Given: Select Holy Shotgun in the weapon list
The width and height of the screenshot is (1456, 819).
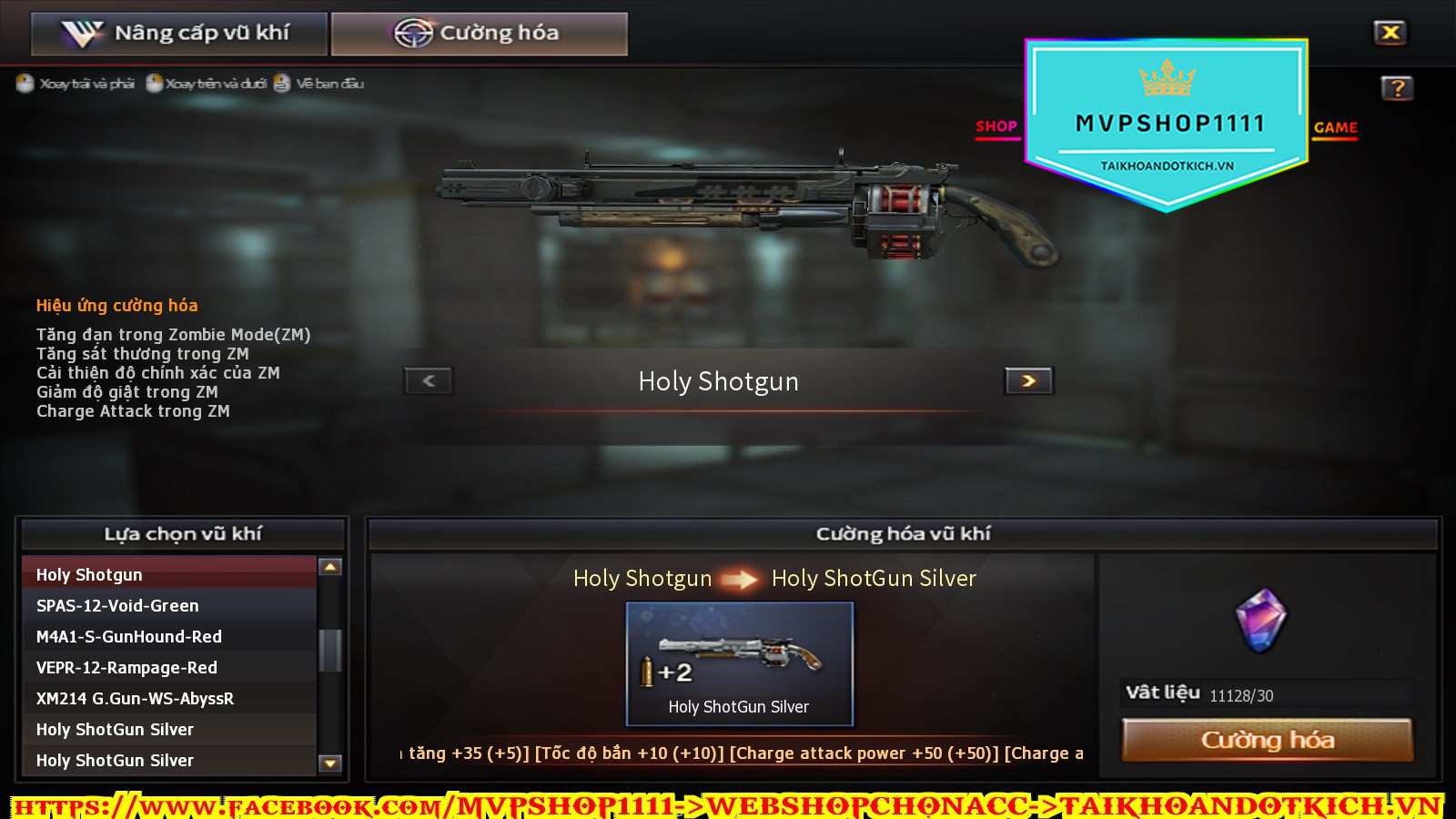Looking at the screenshot, I should tap(168, 574).
